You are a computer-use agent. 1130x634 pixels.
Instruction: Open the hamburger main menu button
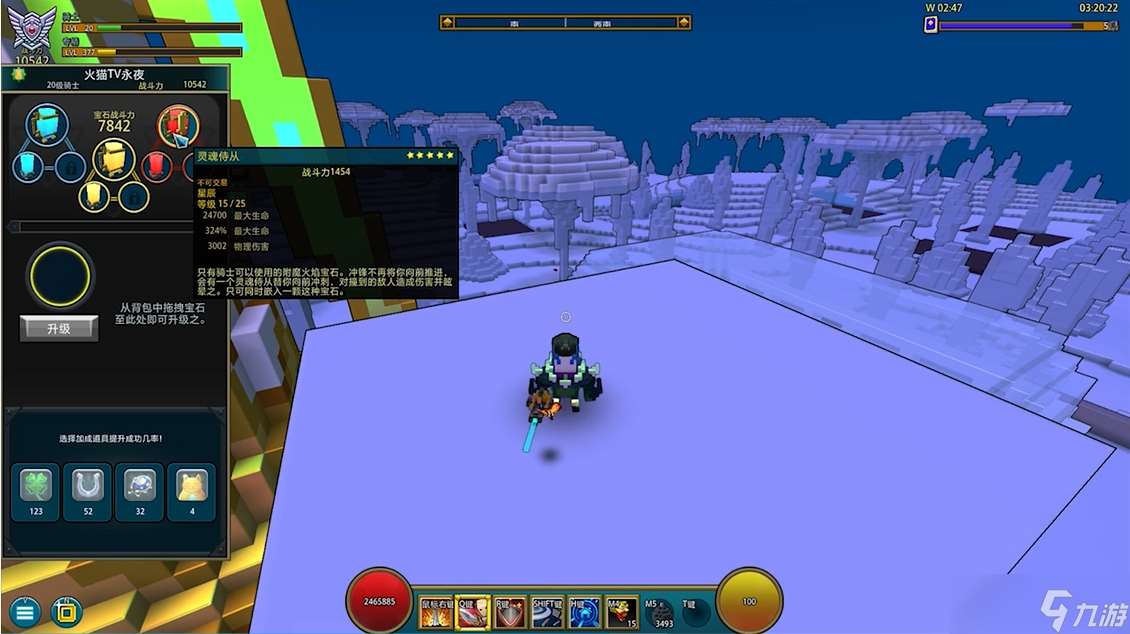tap(24, 611)
